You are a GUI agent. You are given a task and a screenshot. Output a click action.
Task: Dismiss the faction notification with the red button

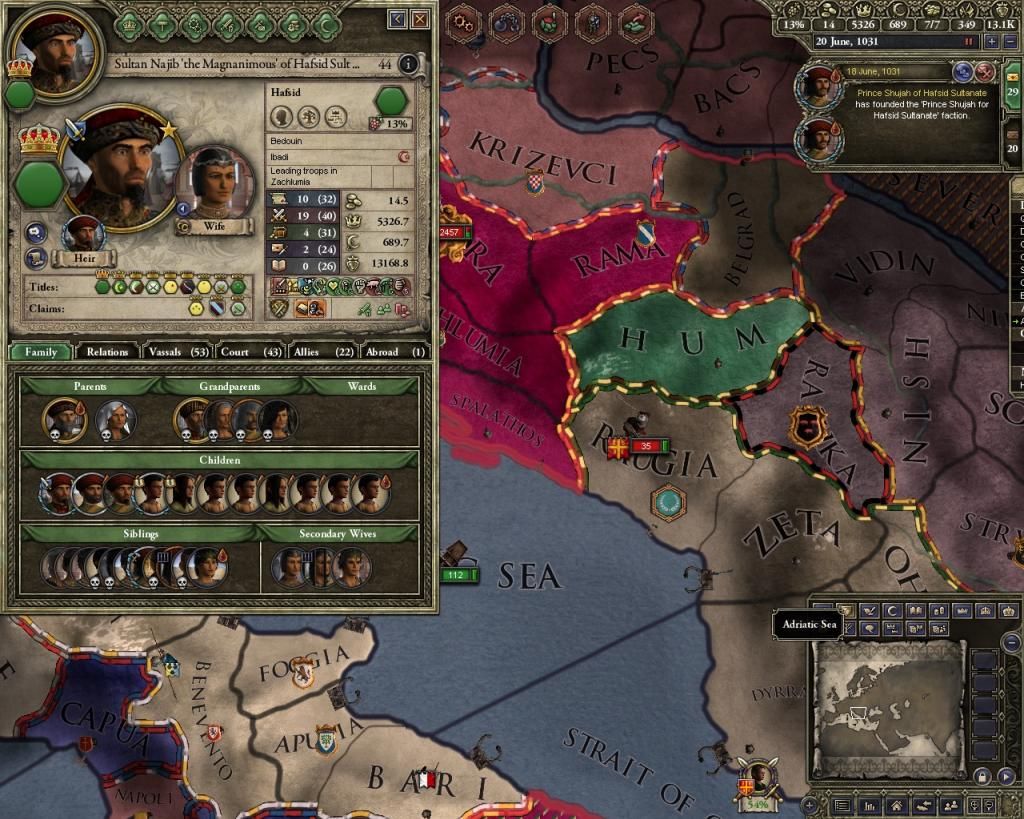click(985, 71)
